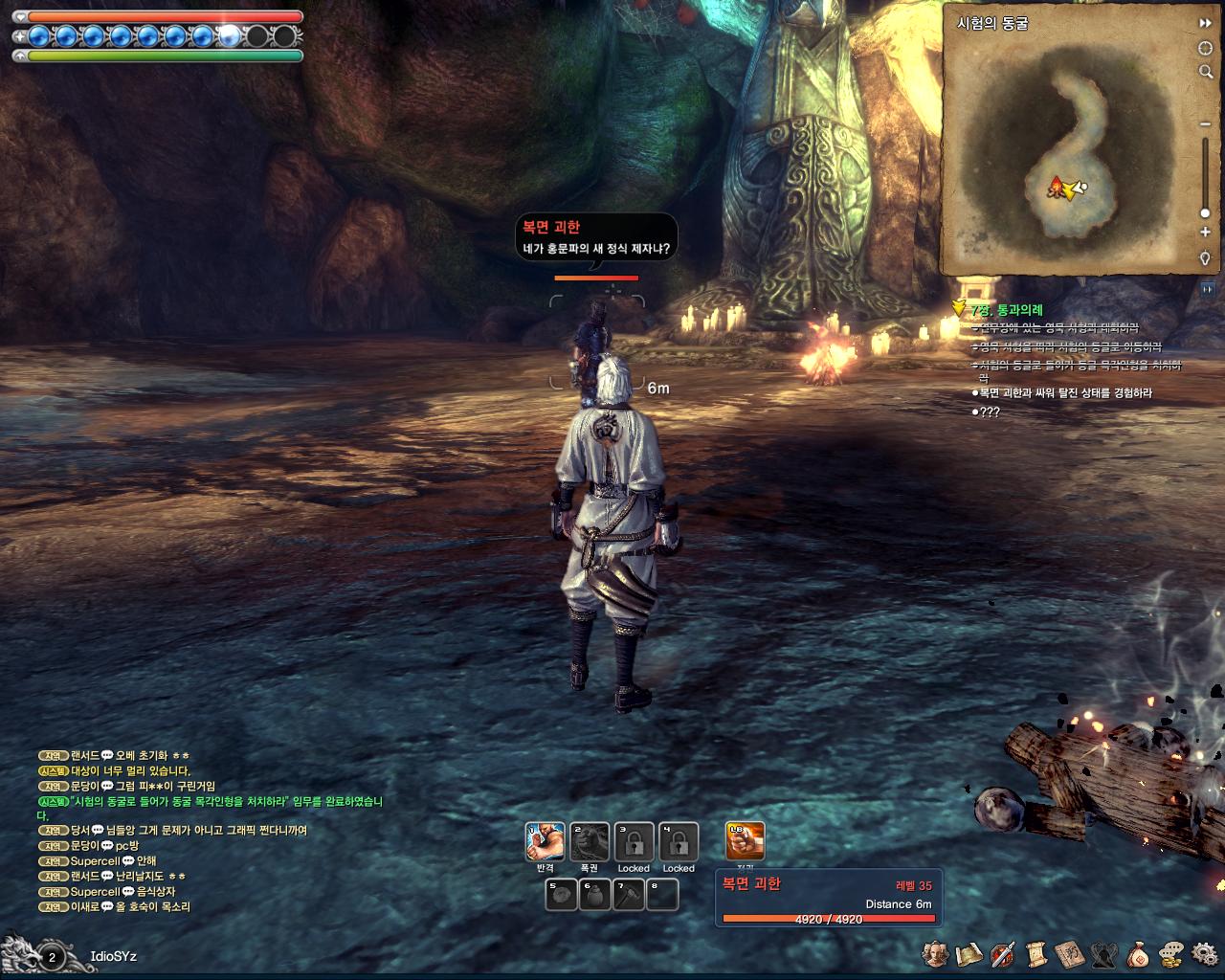This screenshot has height=980, width=1225.
Task: Open the quest scroll icon
Action: click(x=1036, y=954)
